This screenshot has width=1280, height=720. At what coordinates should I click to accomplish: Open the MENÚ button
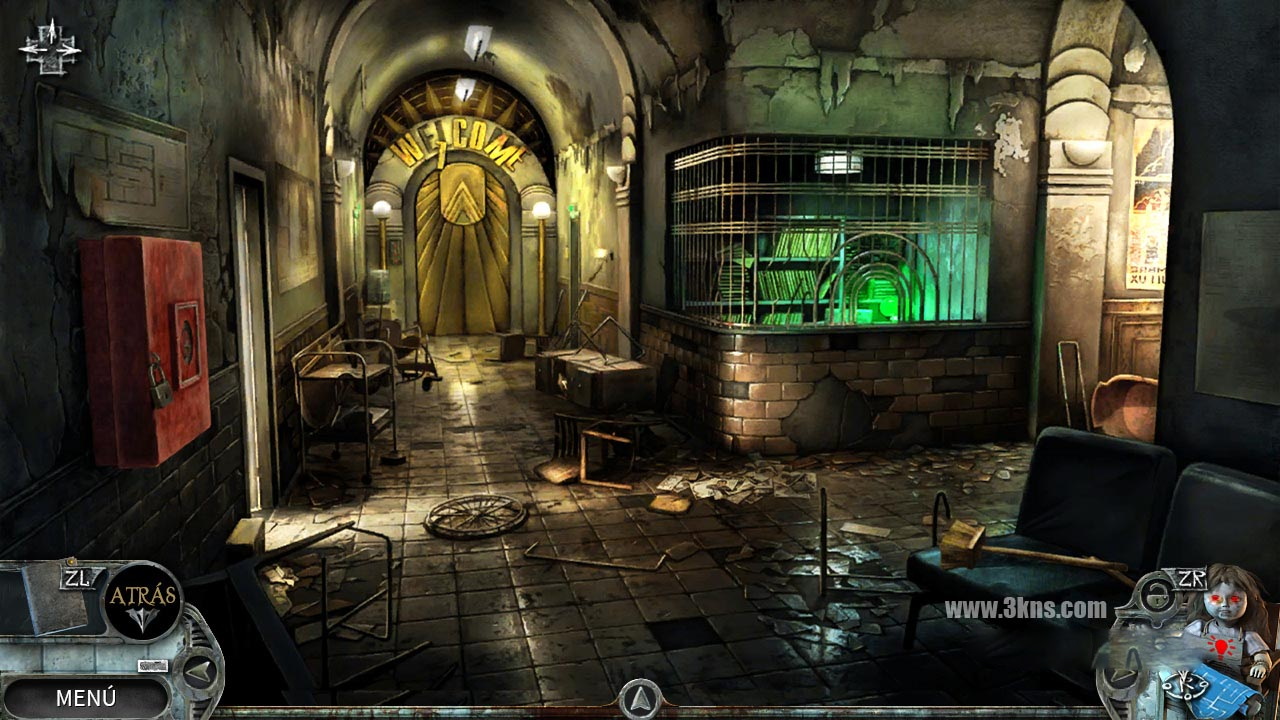[x=86, y=697]
